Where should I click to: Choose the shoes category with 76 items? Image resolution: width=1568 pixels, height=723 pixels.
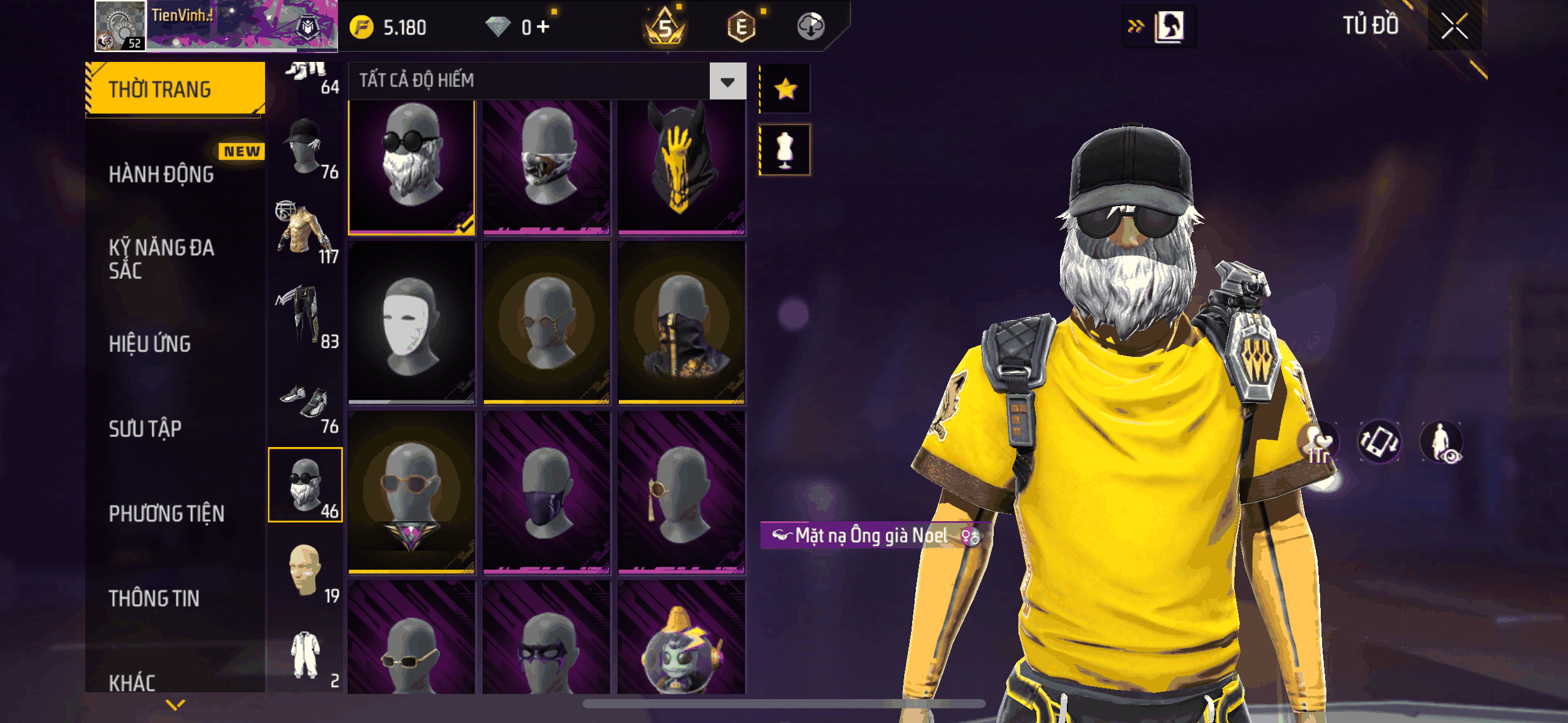pyautogui.click(x=306, y=404)
